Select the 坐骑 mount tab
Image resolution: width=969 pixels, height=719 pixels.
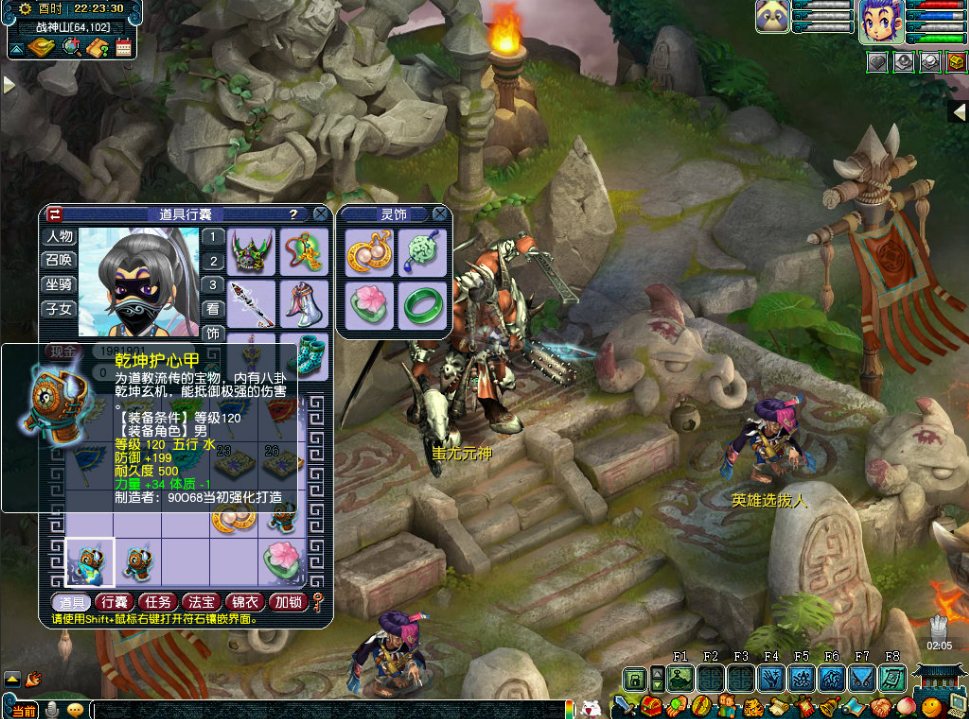tap(59, 284)
